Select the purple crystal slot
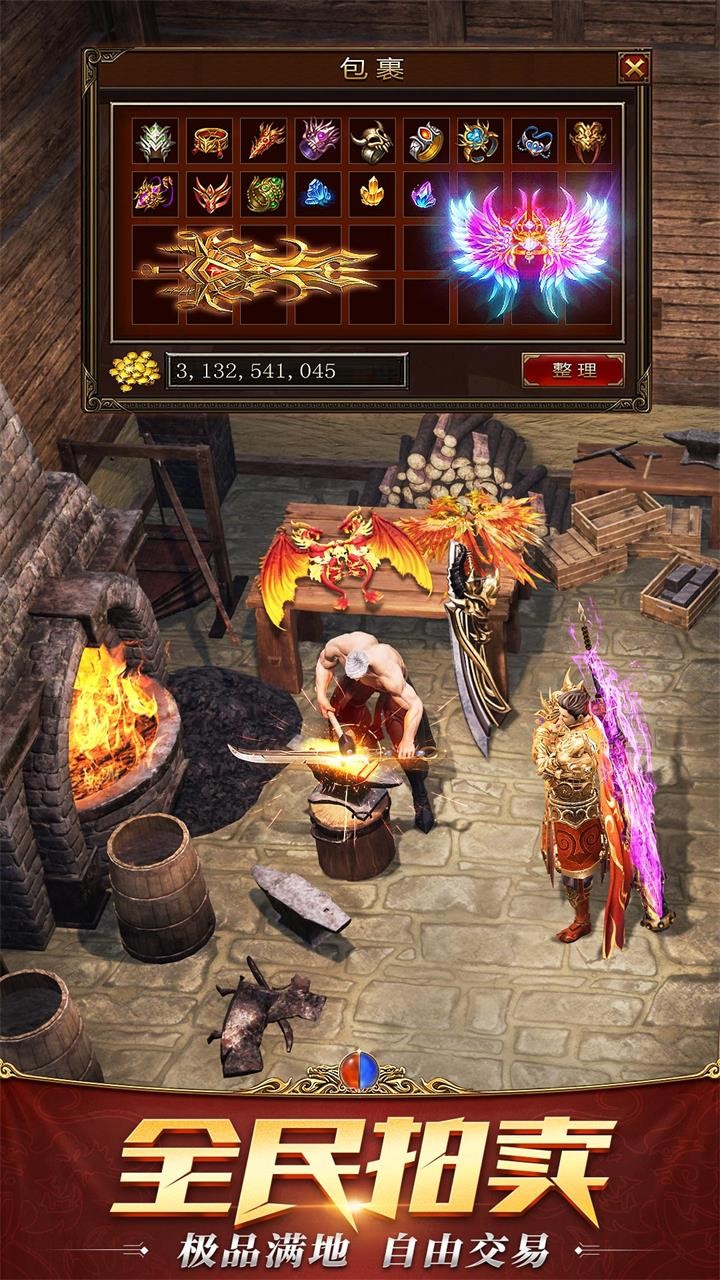 click(424, 193)
